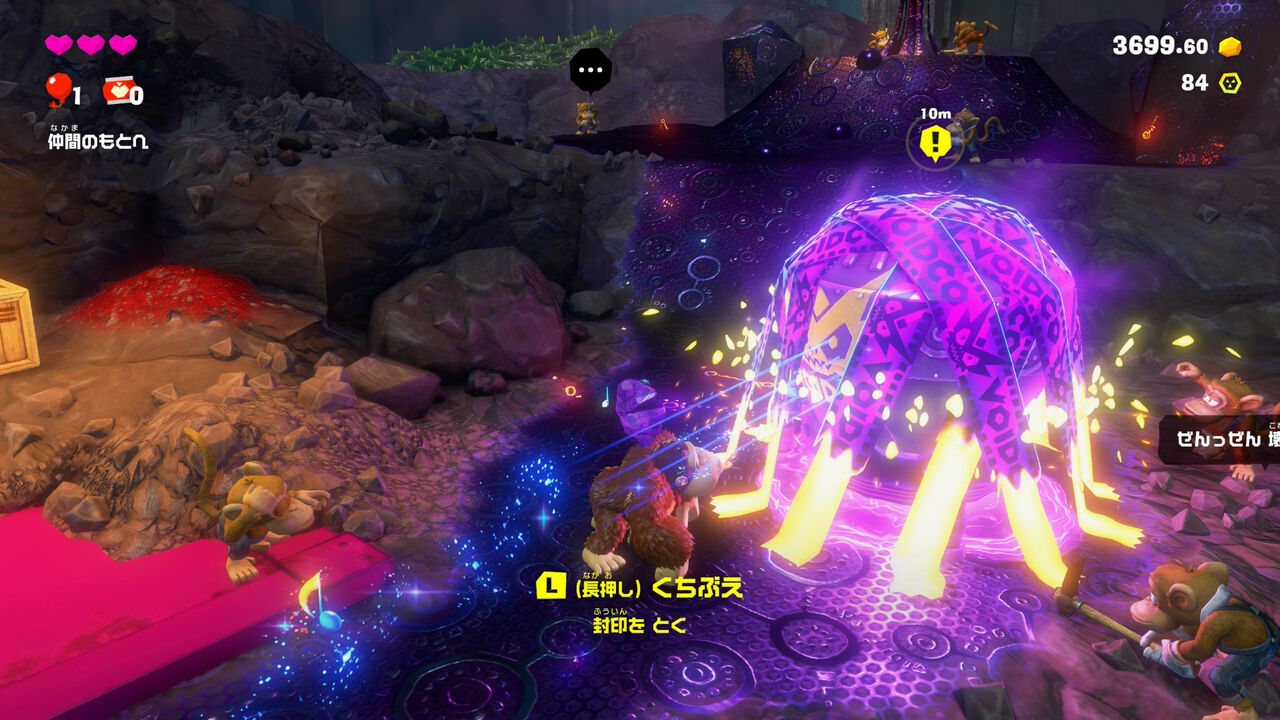Viewport: 1280px width, 720px height.
Task: Click the yellow hexagon chip icon
Action: click(x=1229, y=83)
